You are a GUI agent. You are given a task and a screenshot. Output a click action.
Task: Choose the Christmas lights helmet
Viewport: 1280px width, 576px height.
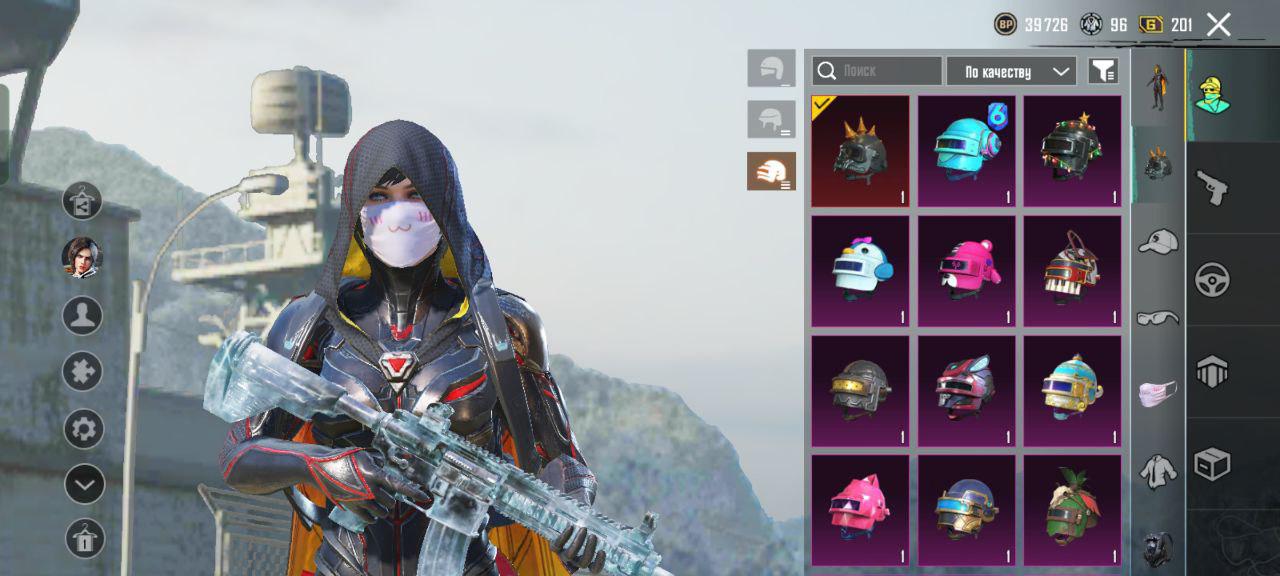[x=1072, y=151]
